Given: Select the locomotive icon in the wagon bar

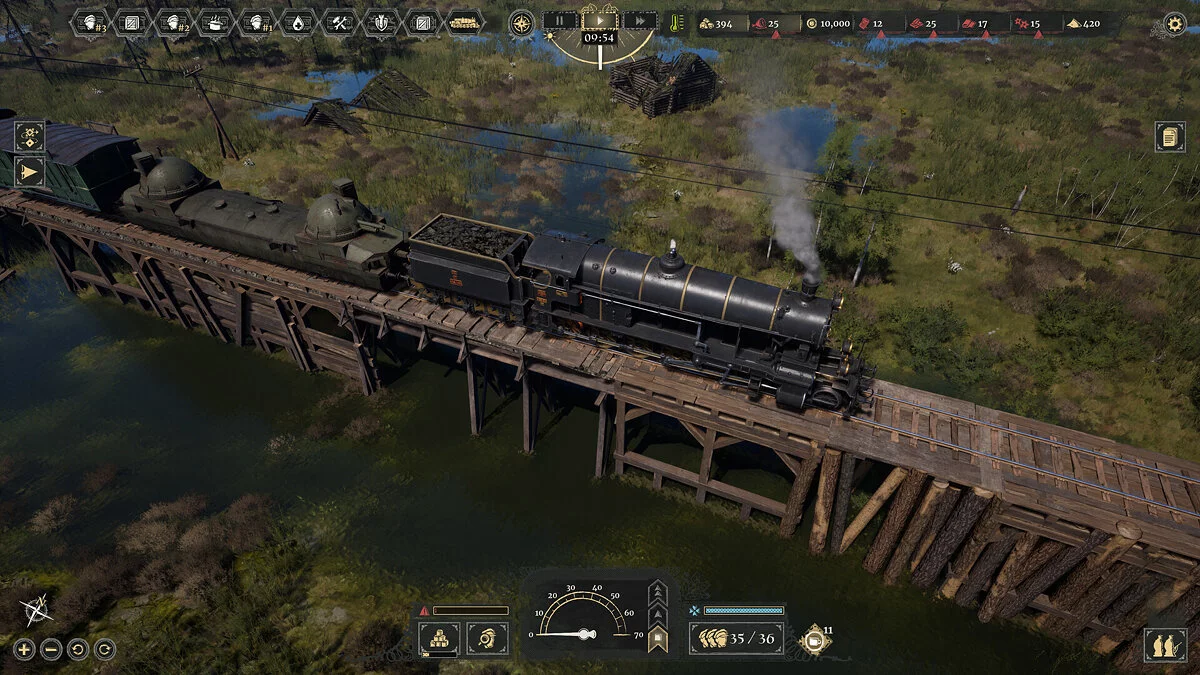Looking at the screenshot, I should click(x=465, y=22).
